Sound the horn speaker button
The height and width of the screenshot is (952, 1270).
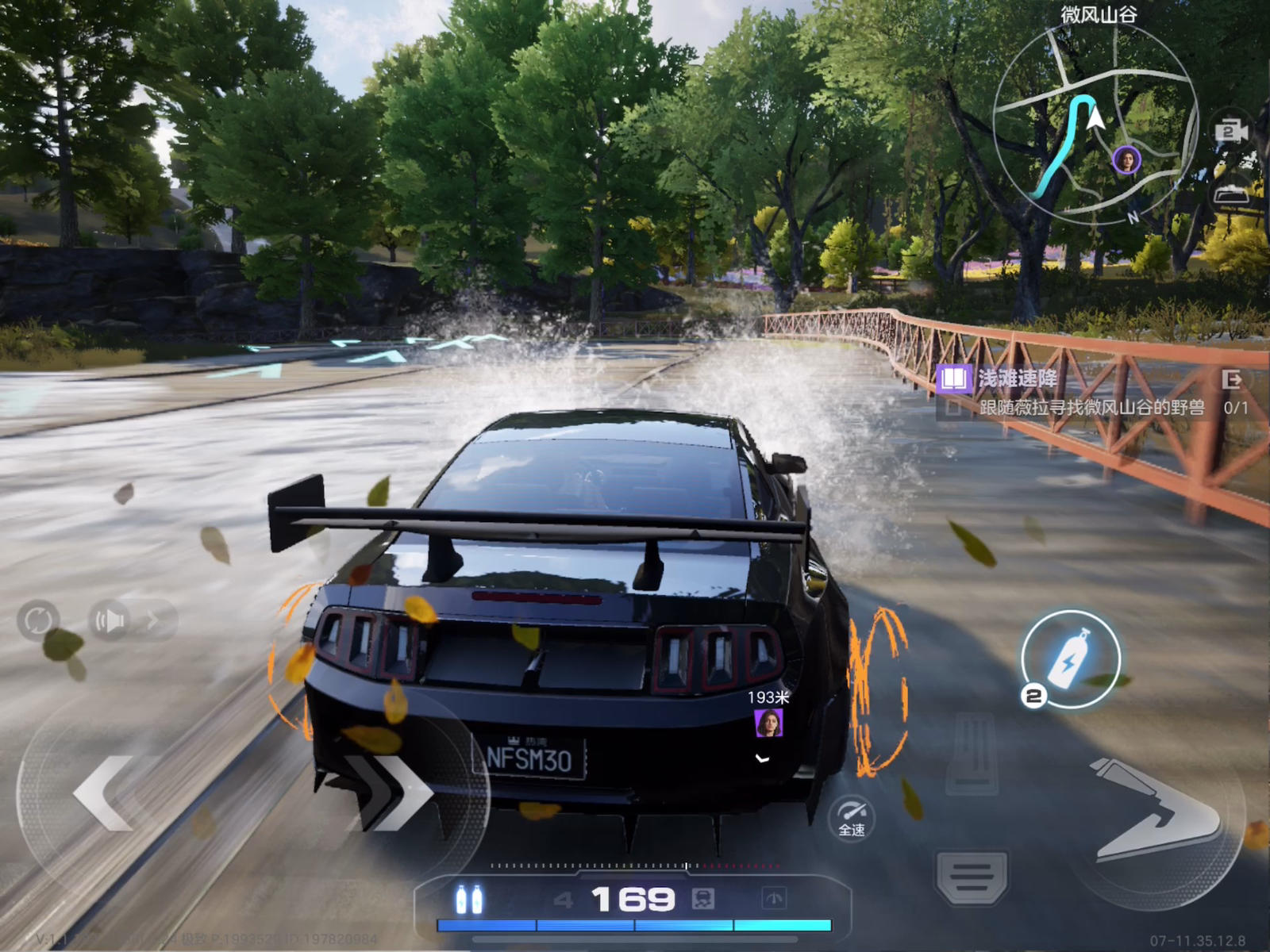click(111, 620)
